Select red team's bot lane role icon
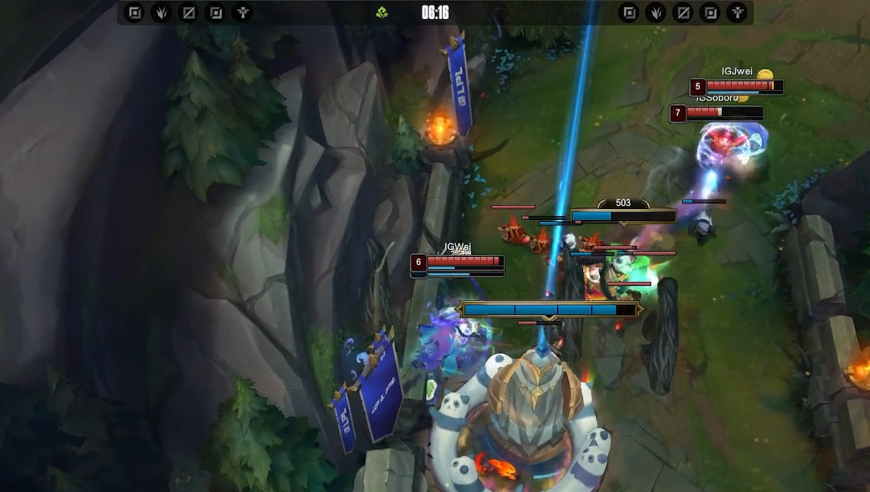 point(710,13)
